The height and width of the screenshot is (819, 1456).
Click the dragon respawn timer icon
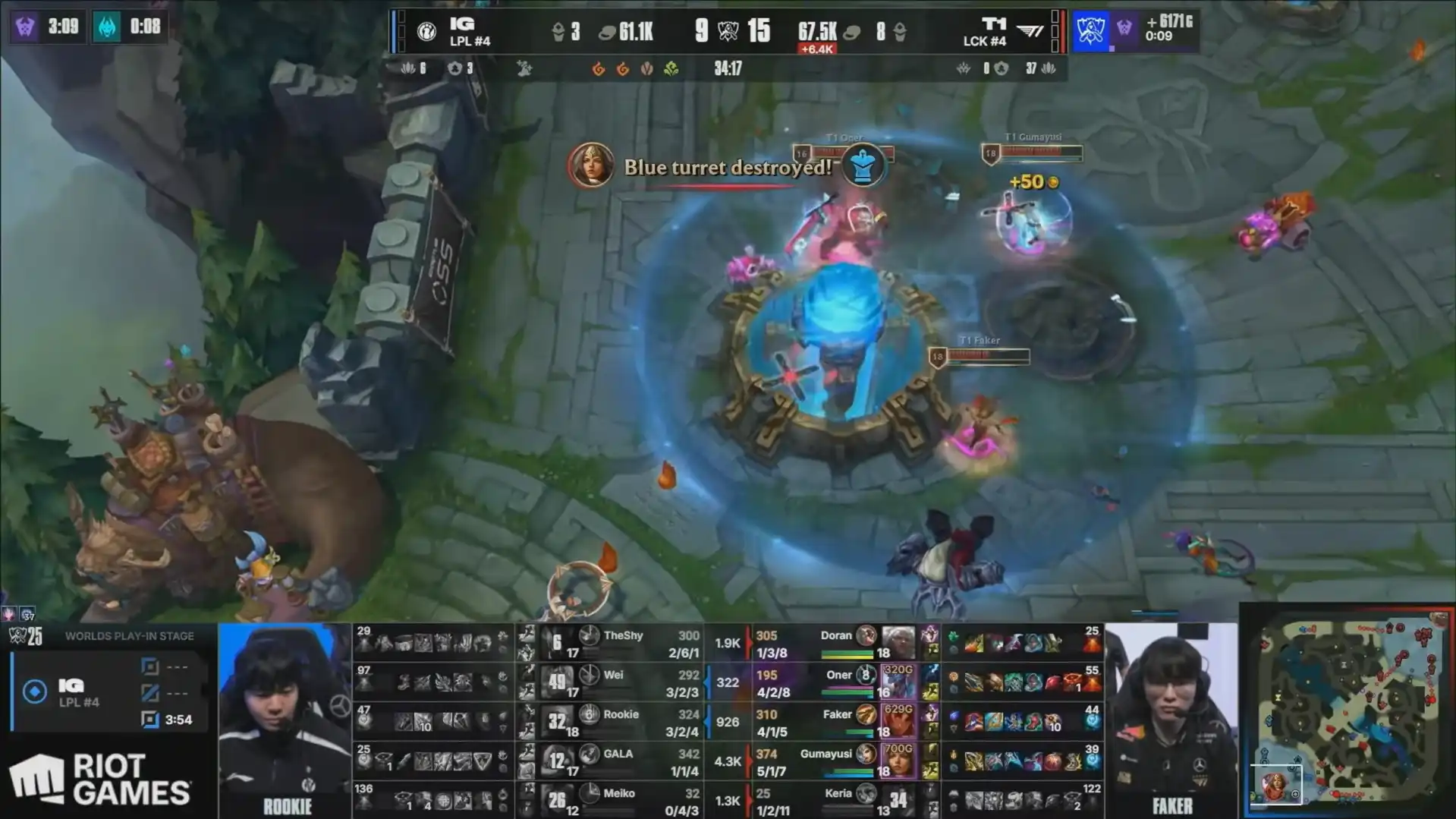click(x=107, y=27)
